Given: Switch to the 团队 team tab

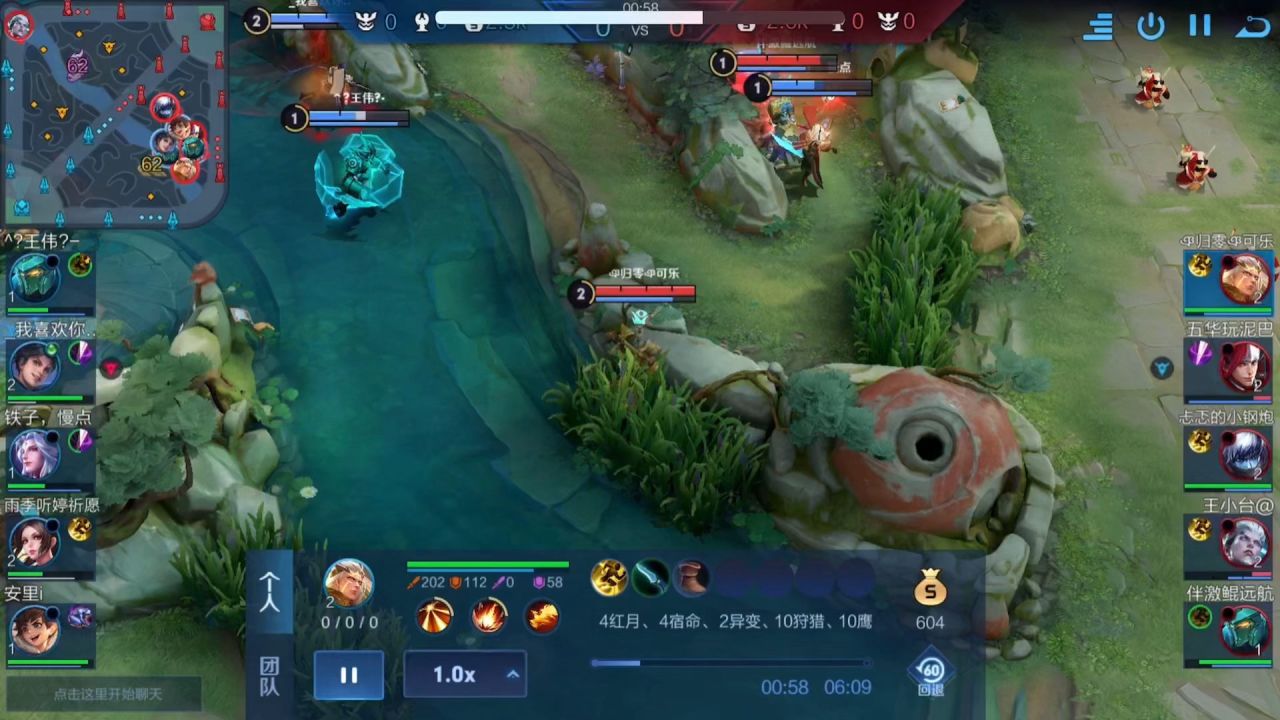Looking at the screenshot, I should click(x=270, y=676).
